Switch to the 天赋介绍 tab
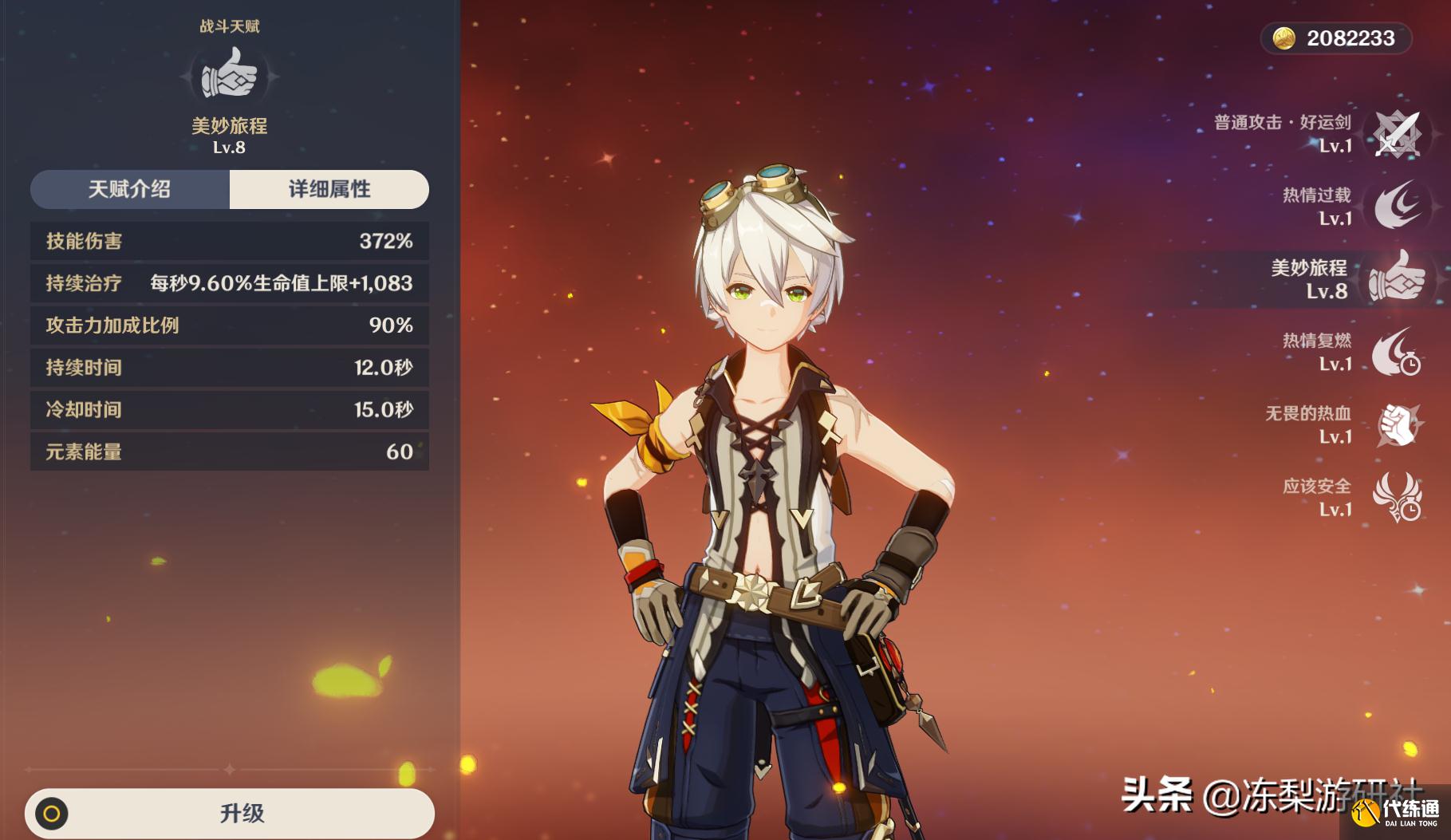Image resolution: width=1451 pixels, height=840 pixels. [130, 189]
